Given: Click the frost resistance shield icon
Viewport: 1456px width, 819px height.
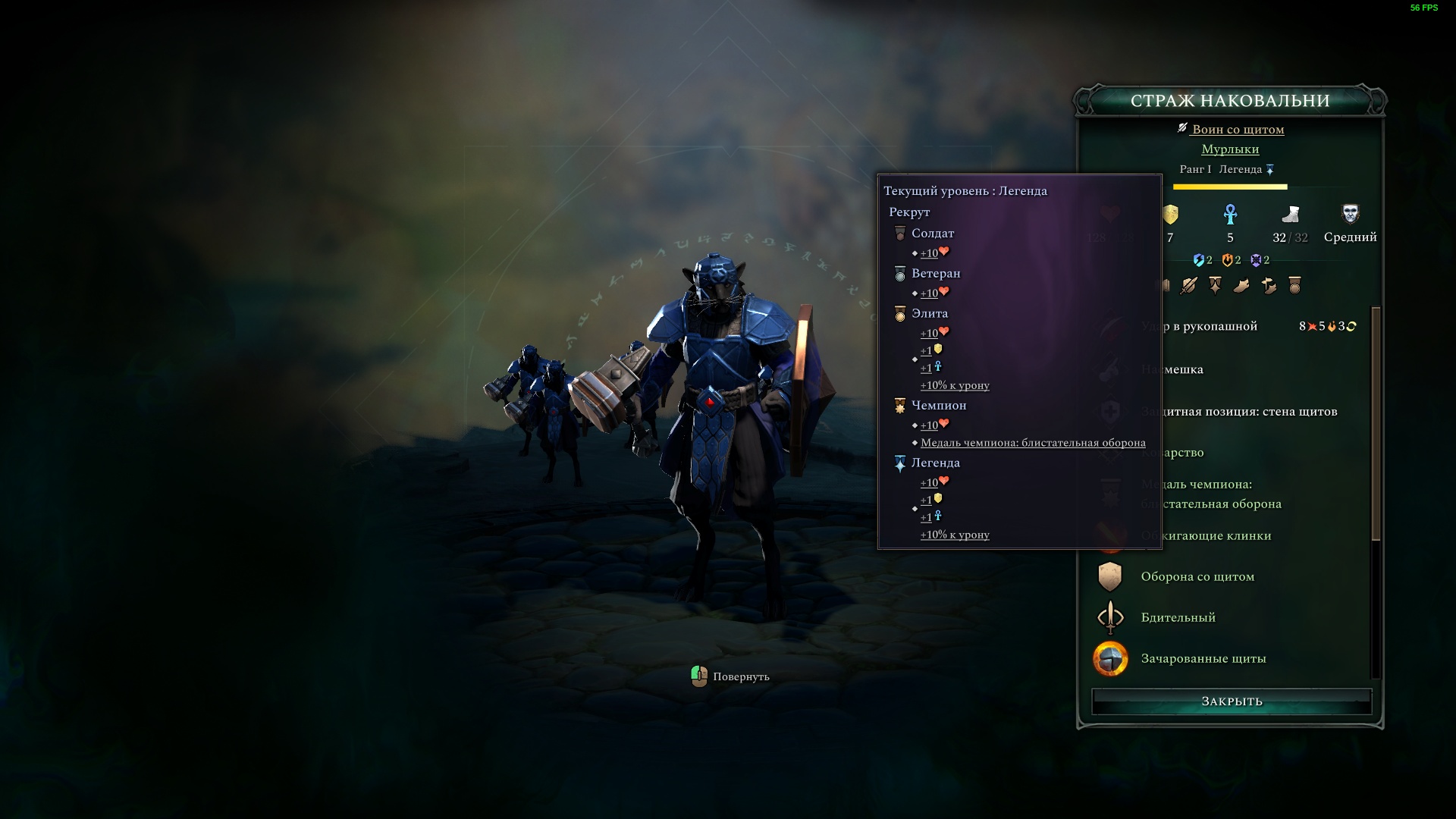Looking at the screenshot, I should [1256, 260].
